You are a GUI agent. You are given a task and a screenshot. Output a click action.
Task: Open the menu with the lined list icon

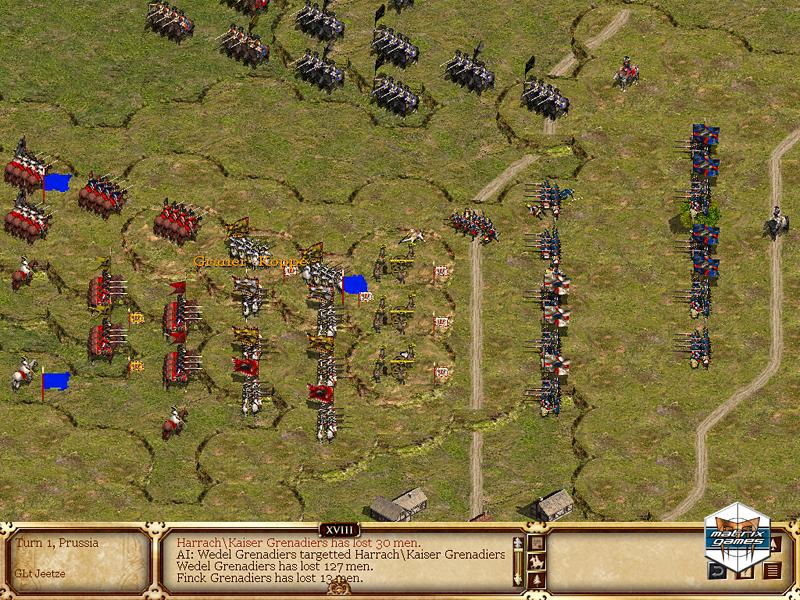(772, 571)
